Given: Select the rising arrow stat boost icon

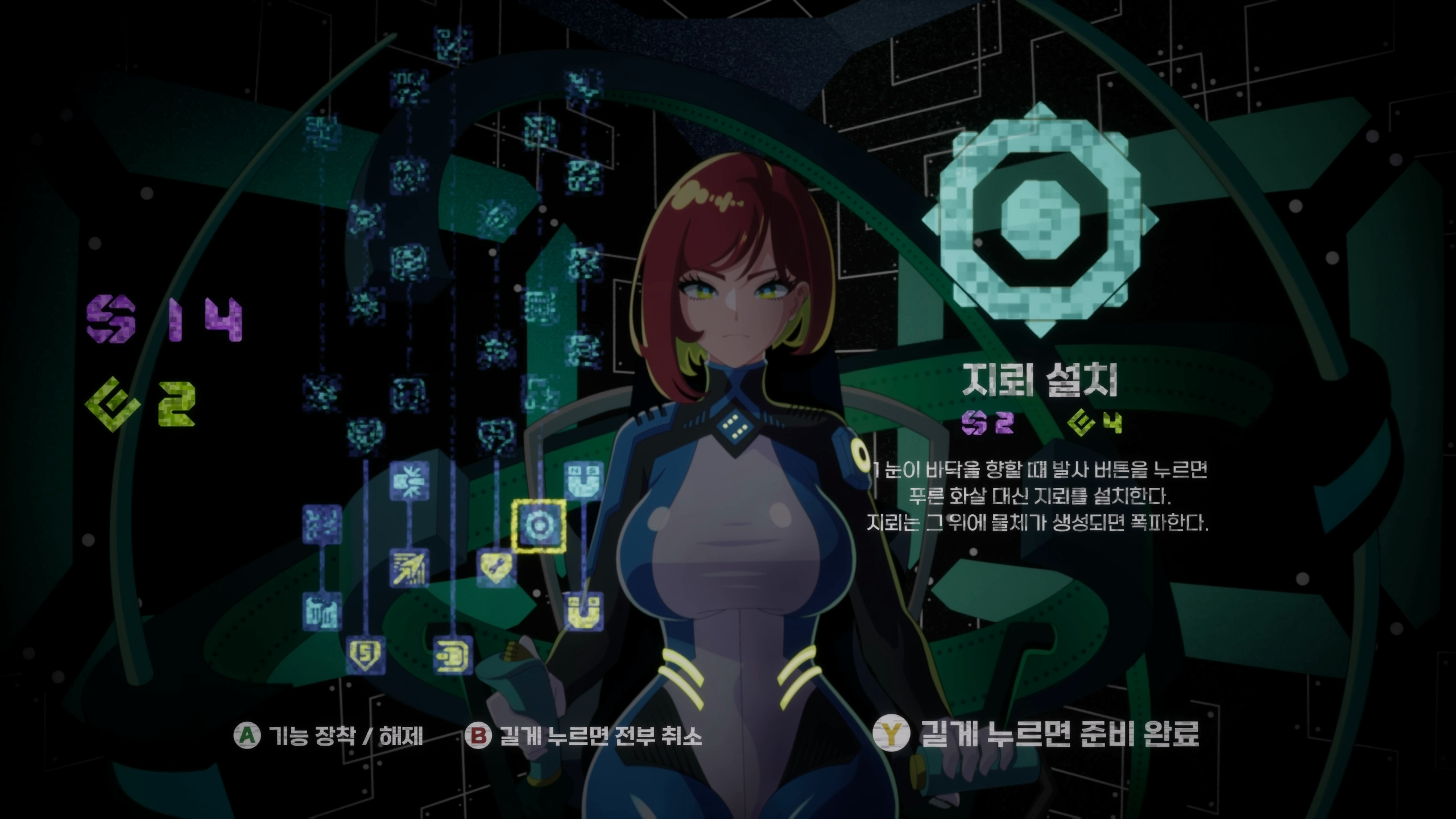Looking at the screenshot, I should click(409, 569).
